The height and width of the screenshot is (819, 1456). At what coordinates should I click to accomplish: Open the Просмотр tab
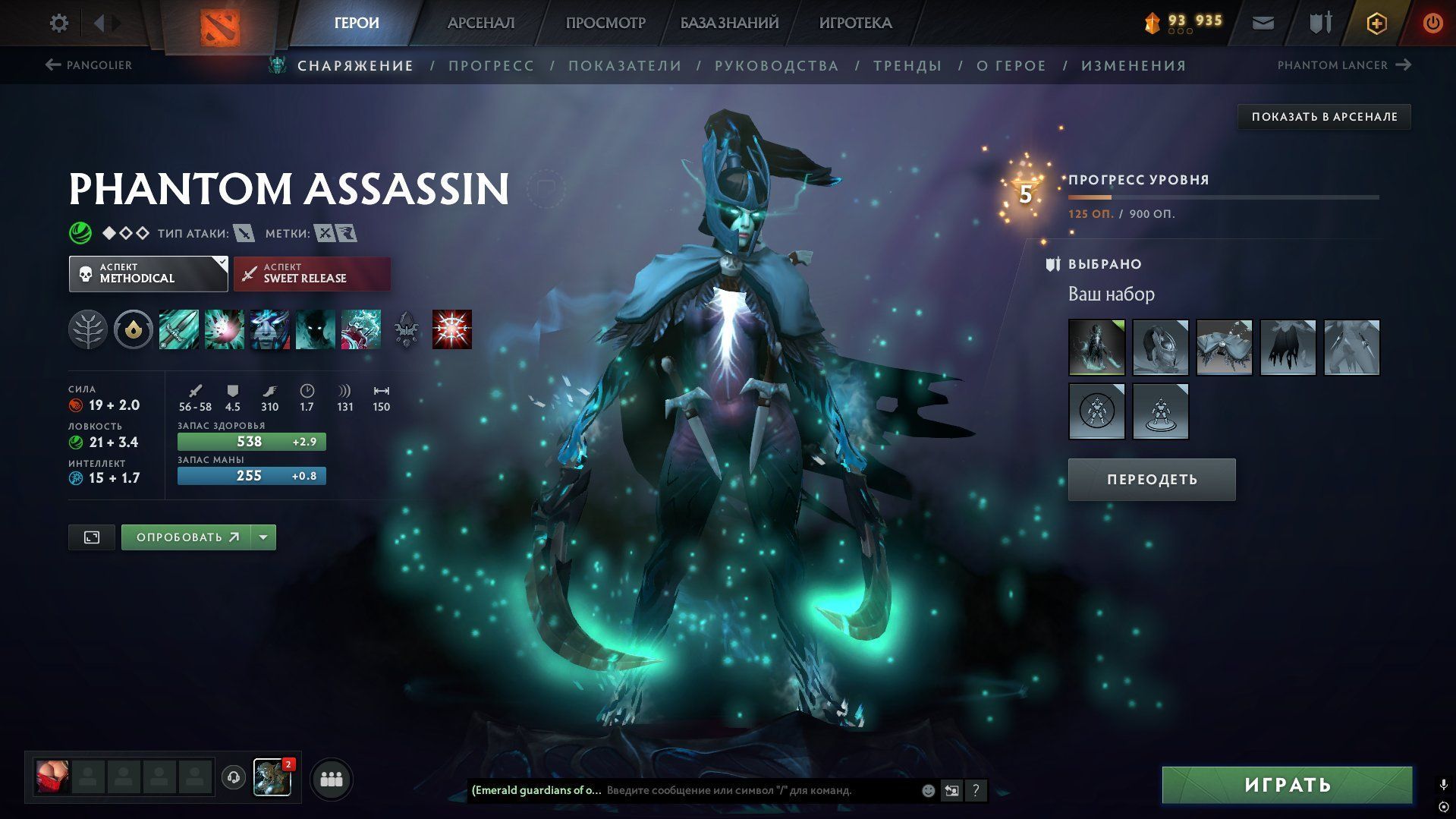(x=605, y=23)
